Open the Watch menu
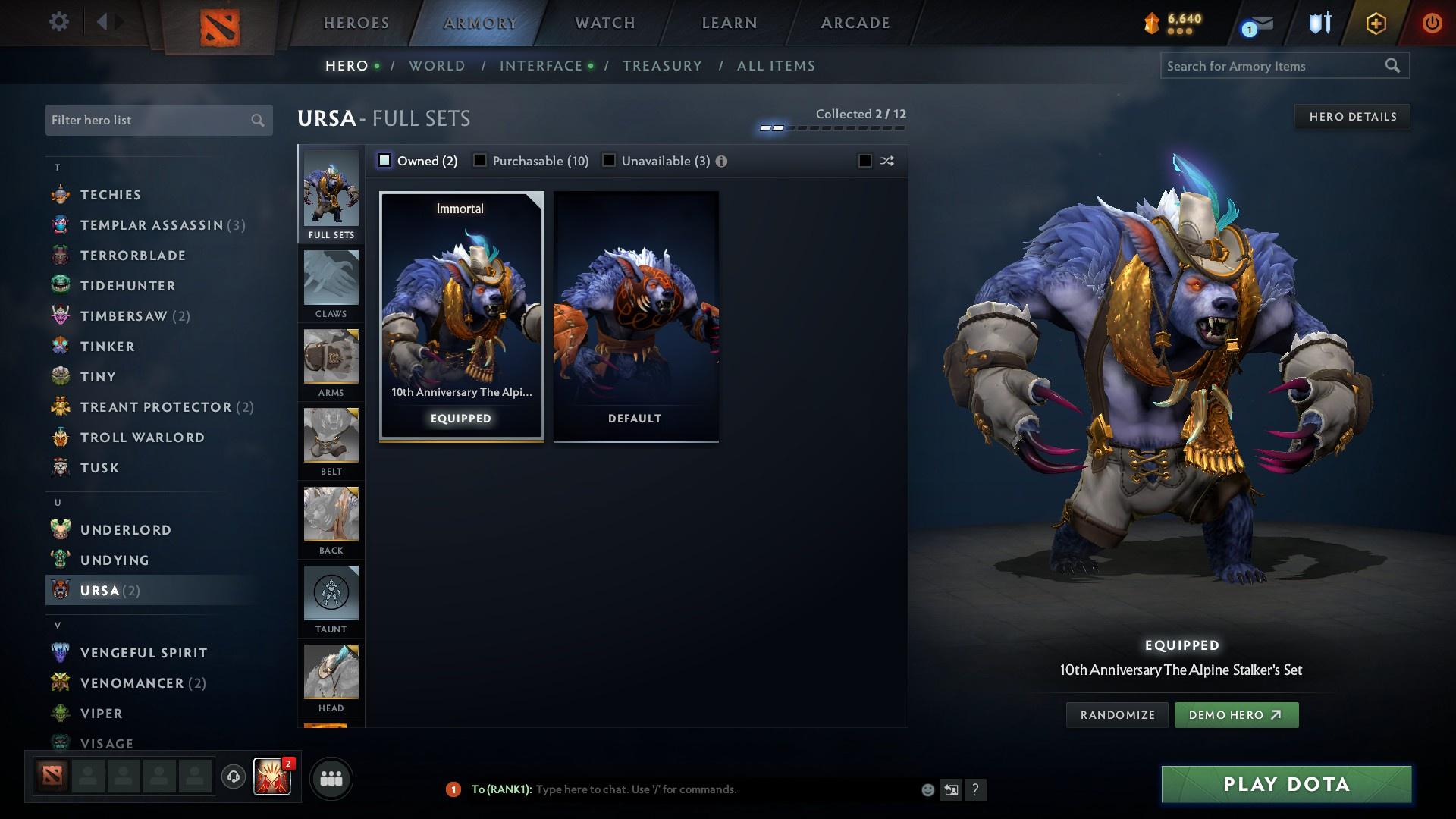This screenshot has height=819, width=1456. click(x=604, y=22)
